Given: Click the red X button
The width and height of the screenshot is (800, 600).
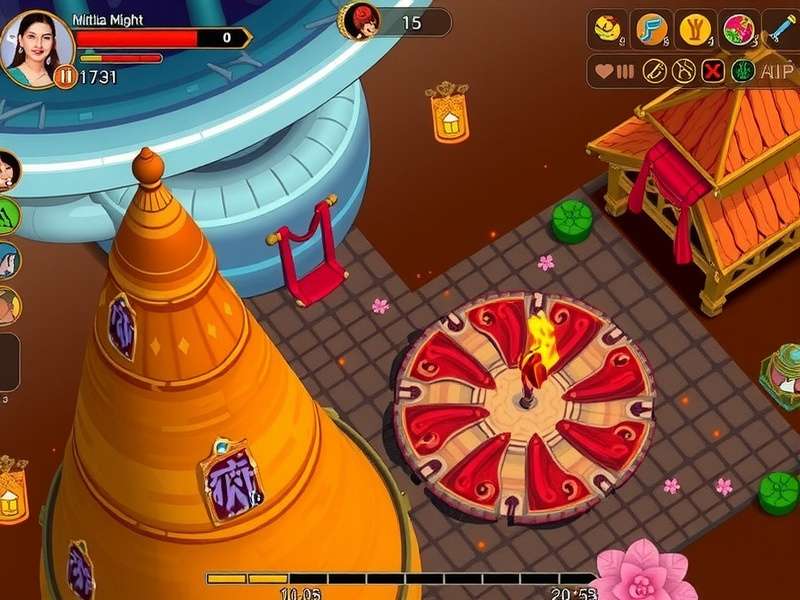Looking at the screenshot, I should coord(713,71).
